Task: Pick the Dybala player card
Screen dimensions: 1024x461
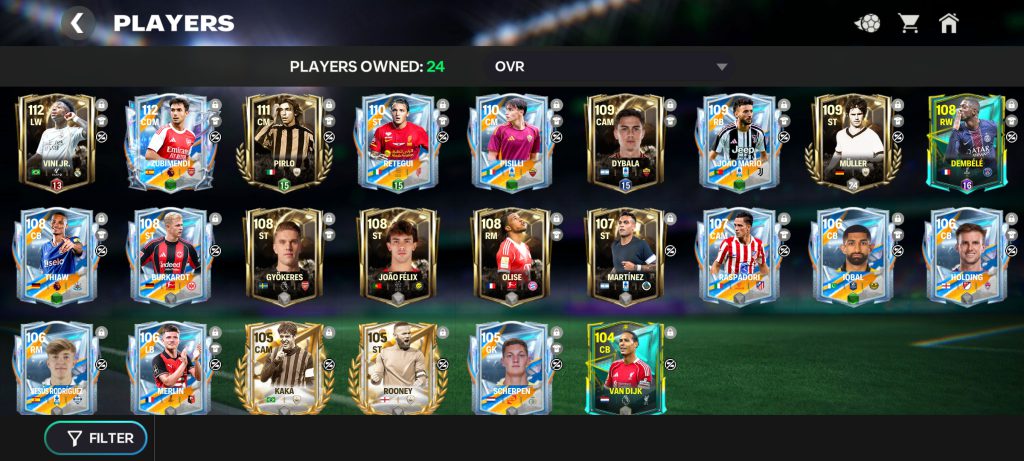Action: point(624,142)
